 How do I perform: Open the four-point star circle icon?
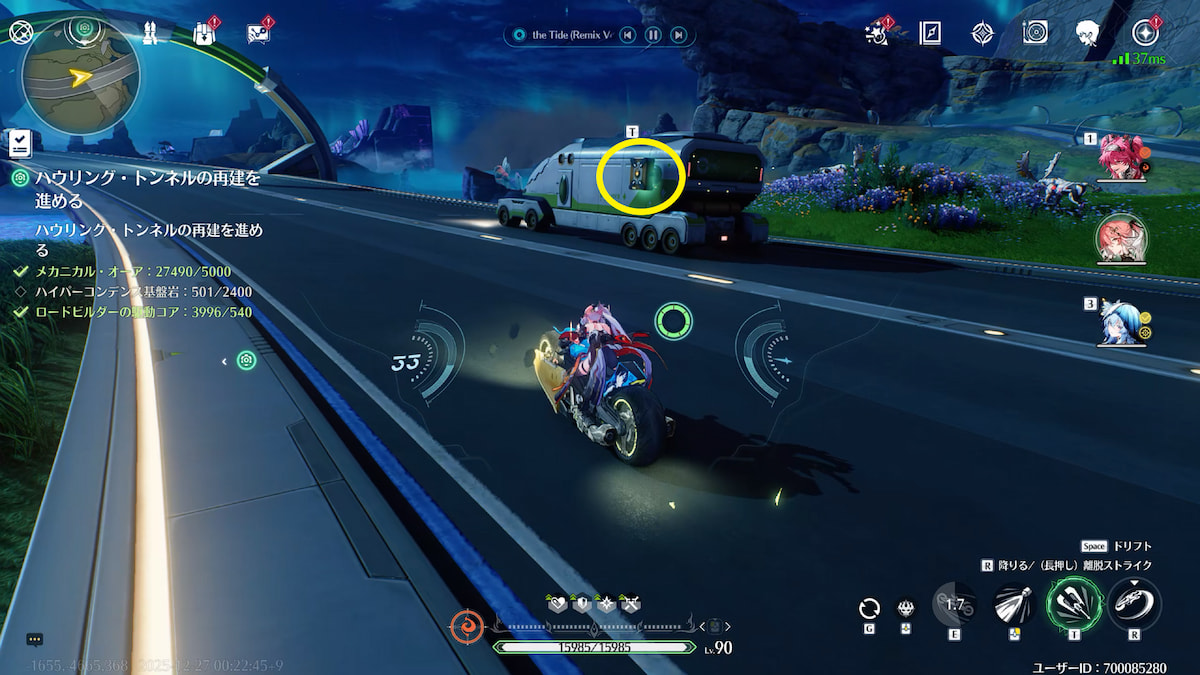[1145, 33]
